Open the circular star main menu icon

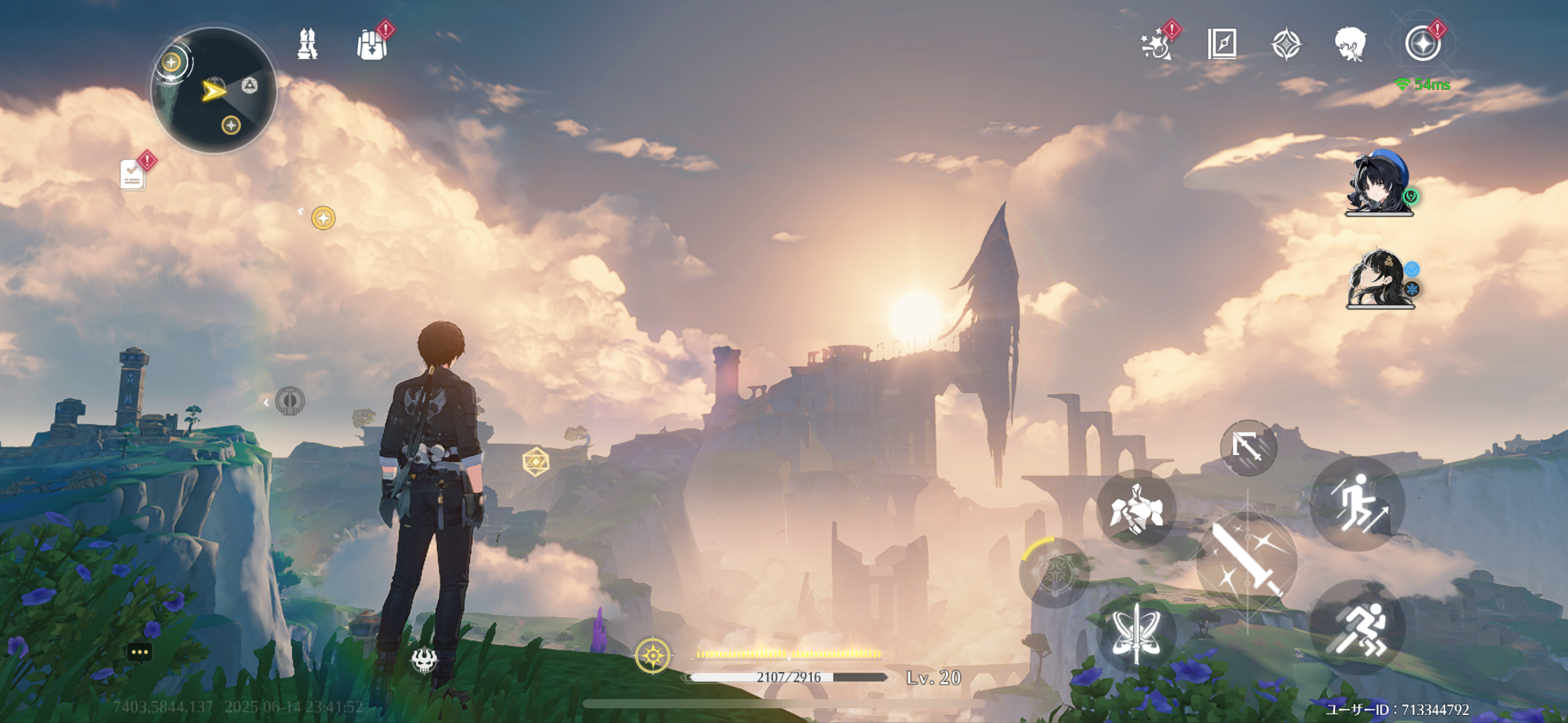tap(1422, 44)
